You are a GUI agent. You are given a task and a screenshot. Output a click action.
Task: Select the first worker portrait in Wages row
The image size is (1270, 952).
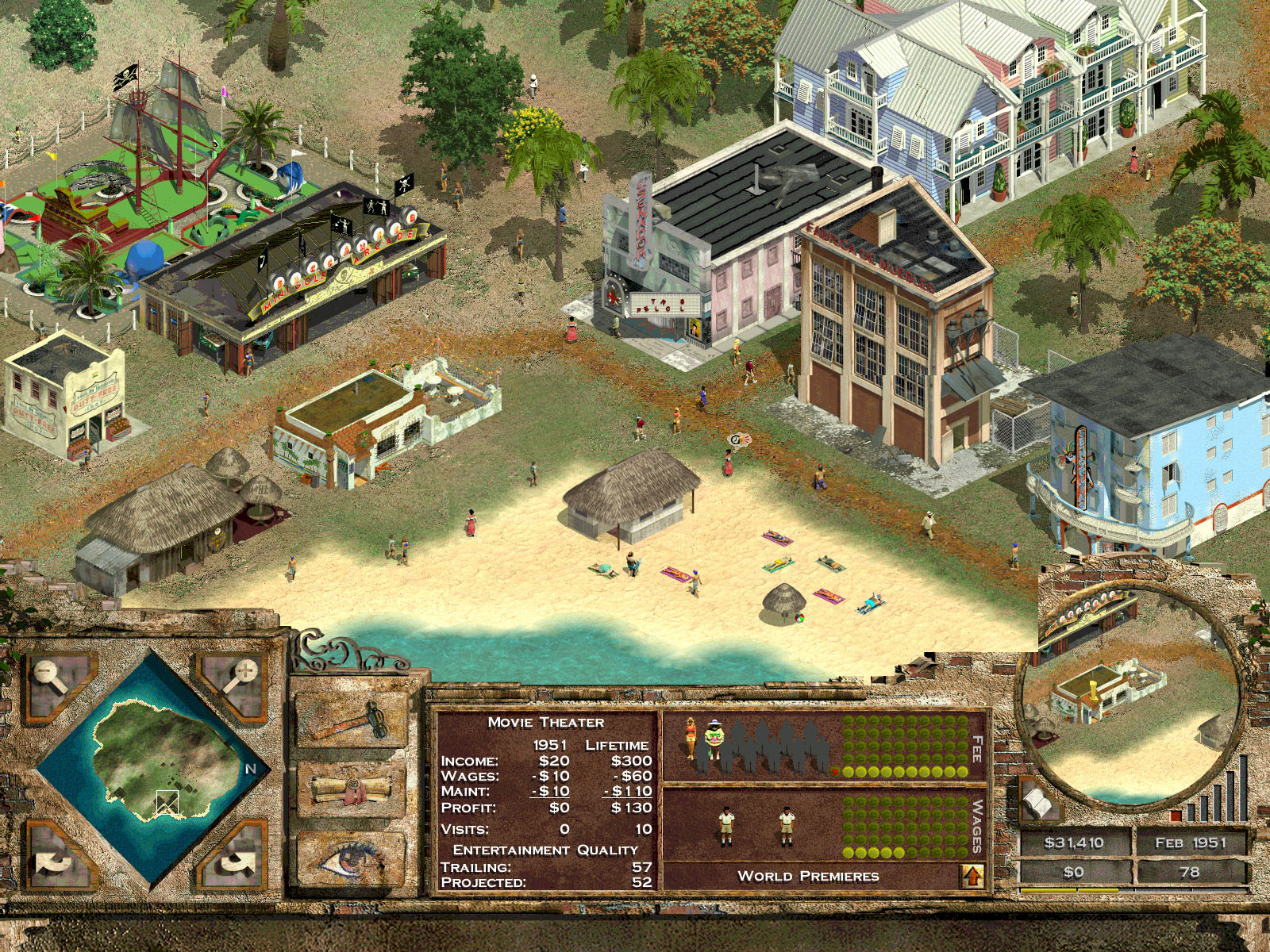coord(726,824)
